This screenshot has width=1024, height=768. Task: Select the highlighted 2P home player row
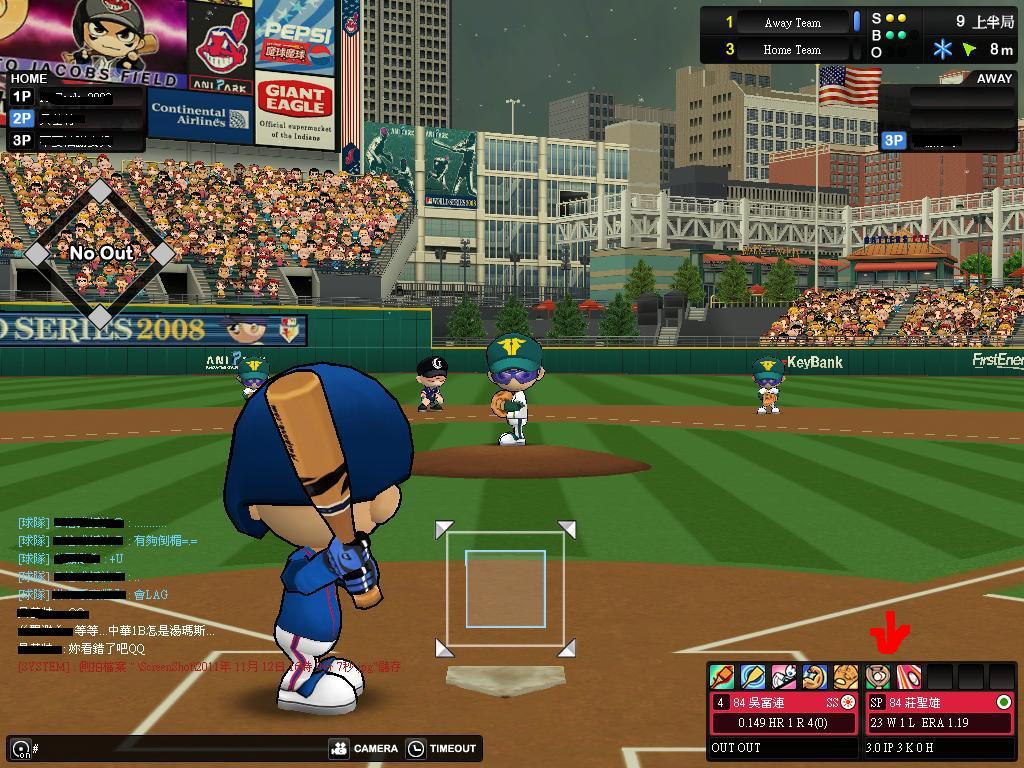click(76, 118)
